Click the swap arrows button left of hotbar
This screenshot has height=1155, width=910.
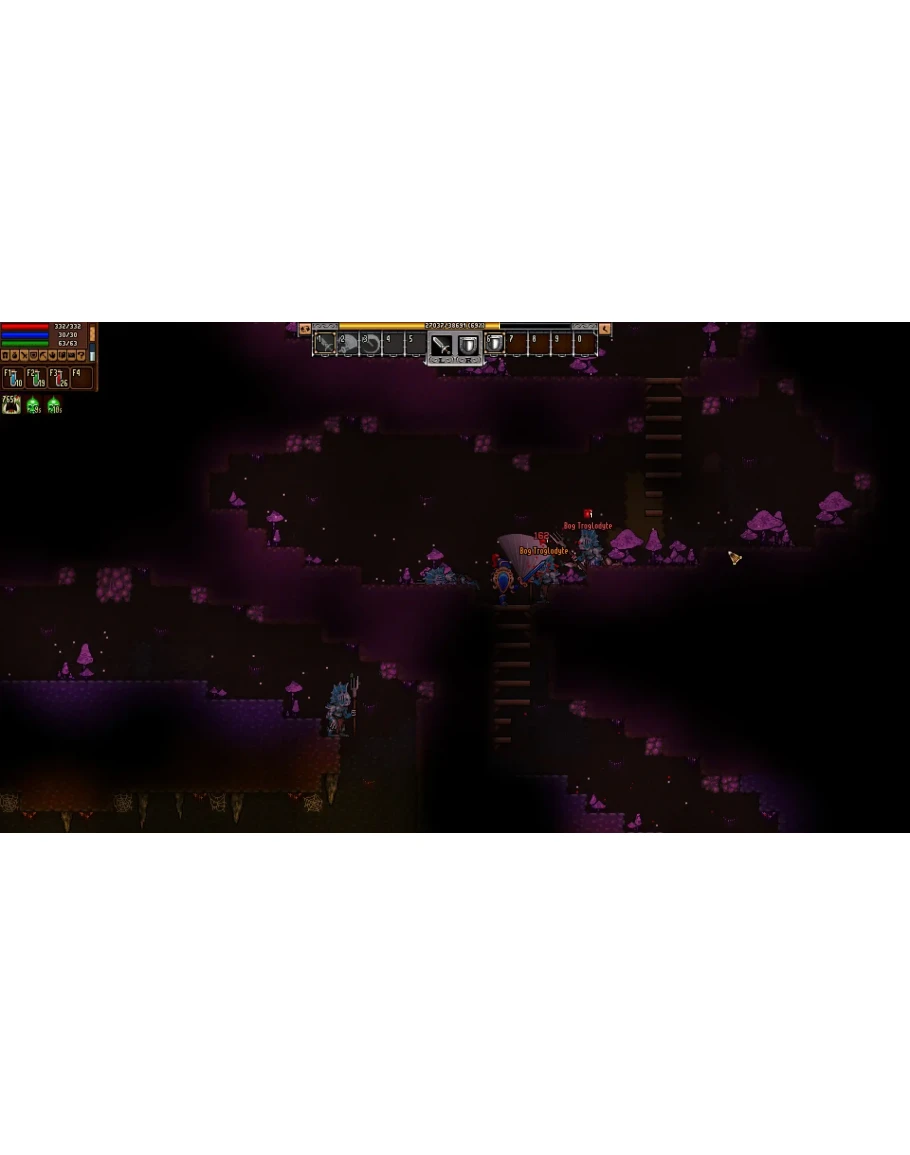[305, 328]
